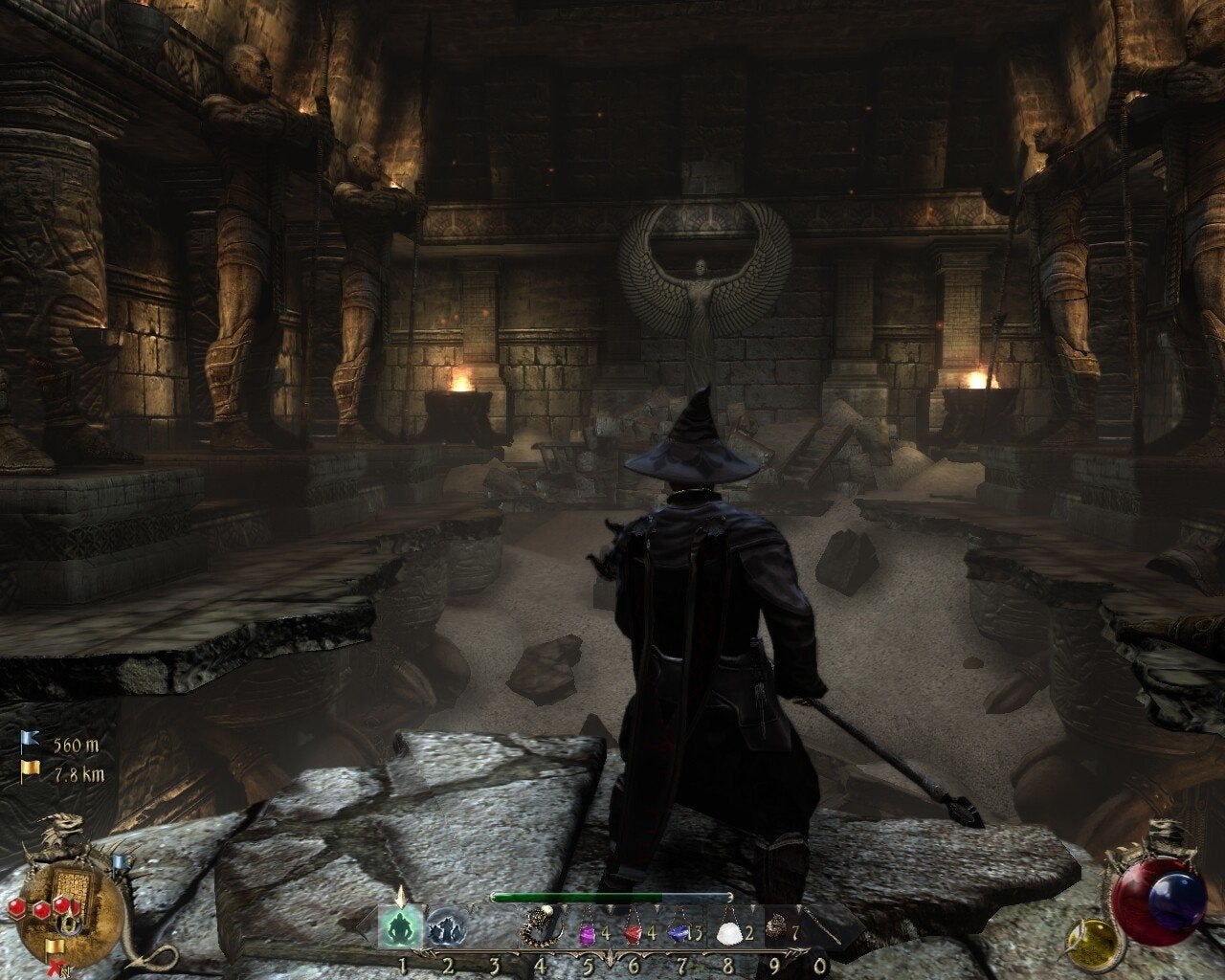This screenshot has height=980, width=1225.
Task: Activate the green glowing figure skill
Action: pos(400,927)
